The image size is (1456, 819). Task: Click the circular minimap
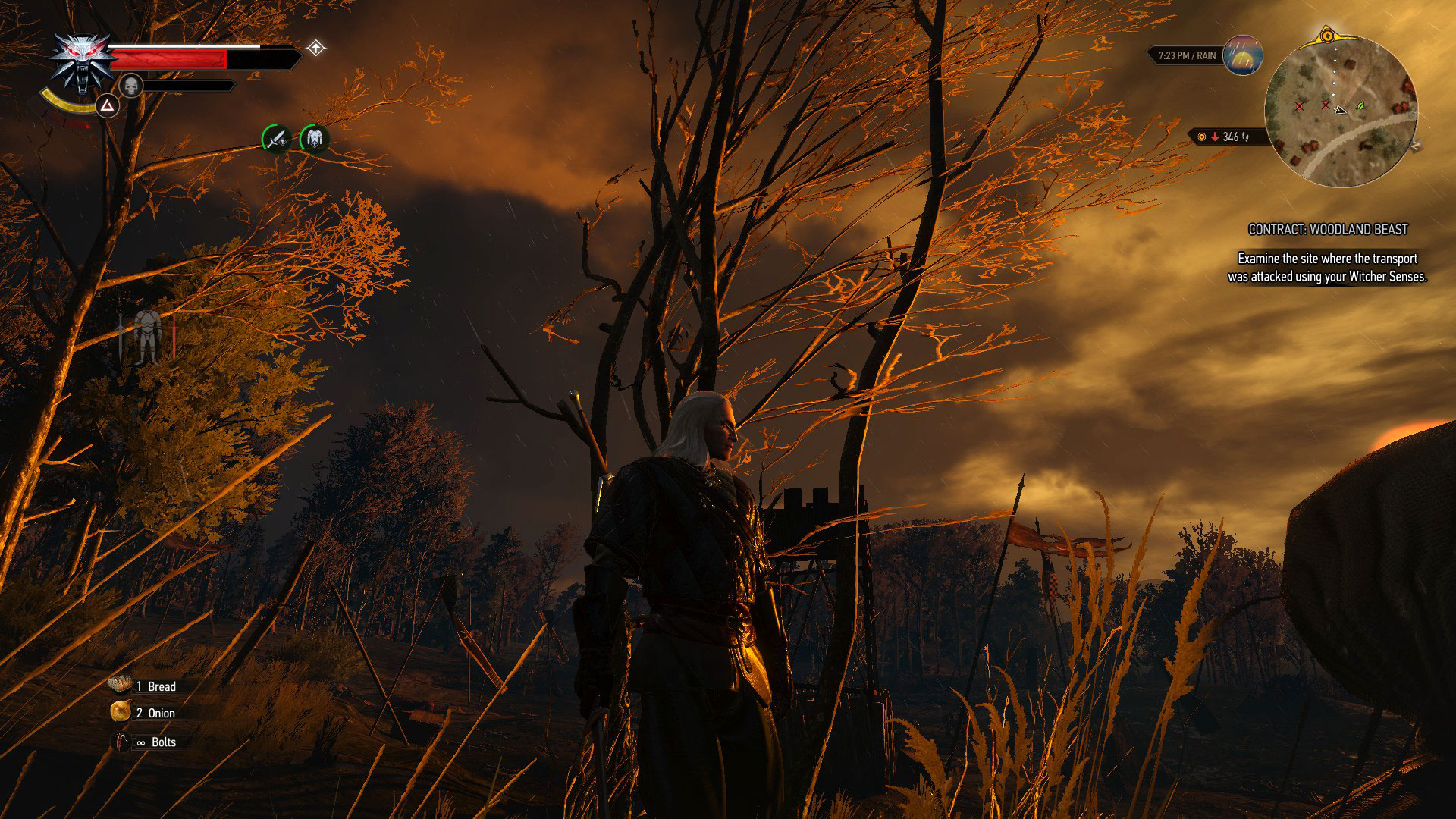pyautogui.click(x=1340, y=111)
